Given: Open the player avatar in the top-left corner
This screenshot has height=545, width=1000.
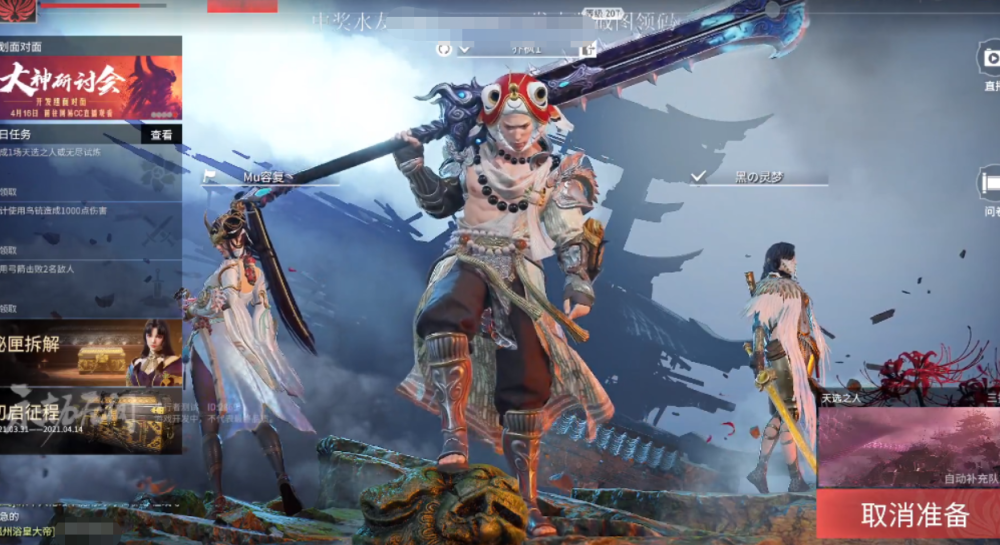Looking at the screenshot, I should pos(18,10).
